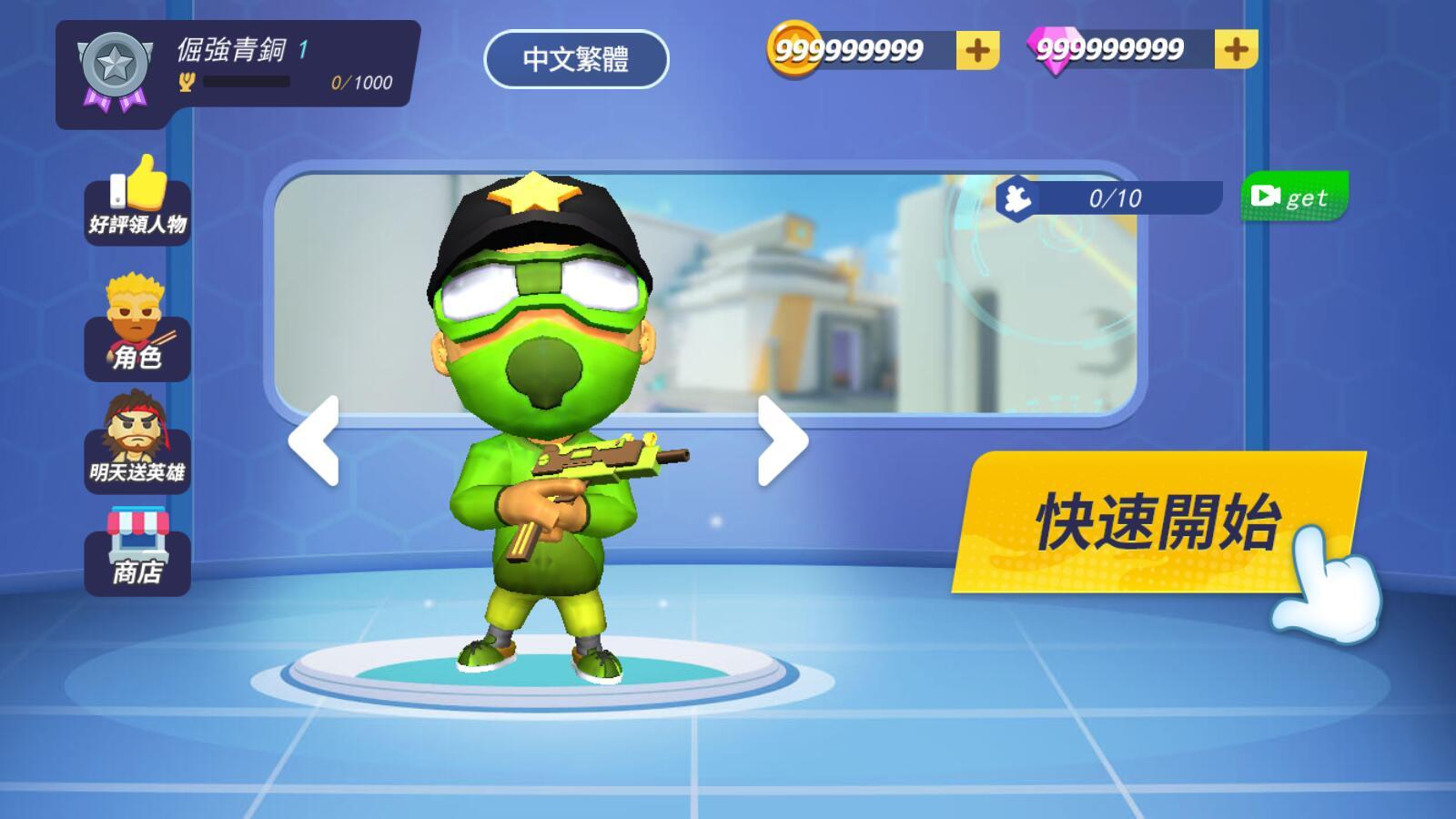Open the 好評領人物 thumbs-up reward panel

[136, 202]
